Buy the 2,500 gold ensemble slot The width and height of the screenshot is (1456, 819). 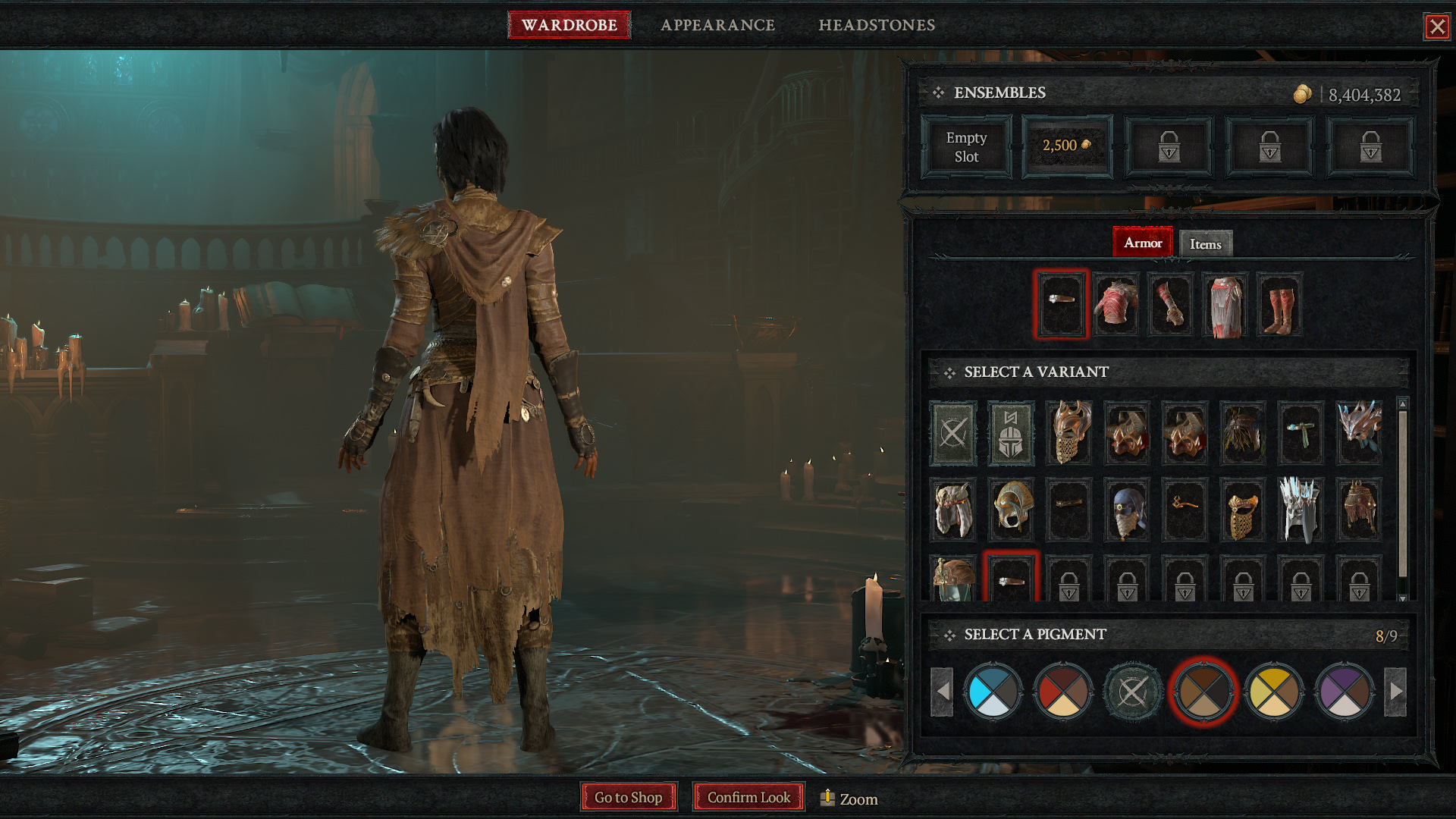[x=1067, y=146]
